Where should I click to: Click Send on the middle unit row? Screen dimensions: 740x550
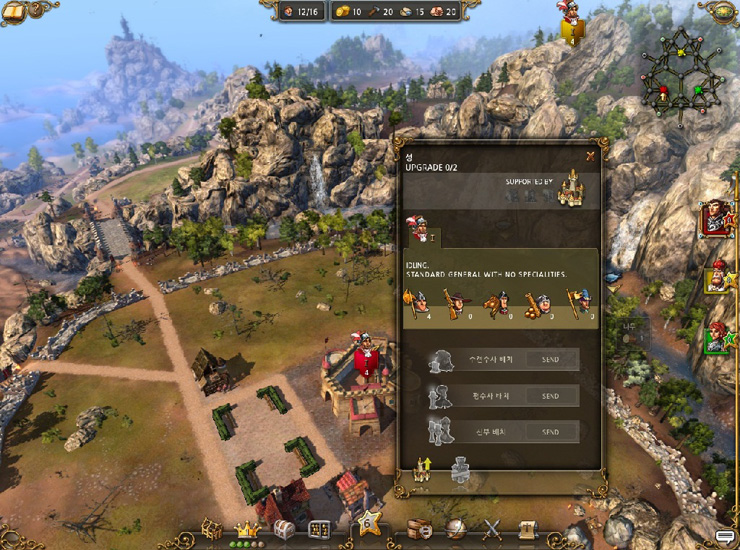tap(549, 396)
